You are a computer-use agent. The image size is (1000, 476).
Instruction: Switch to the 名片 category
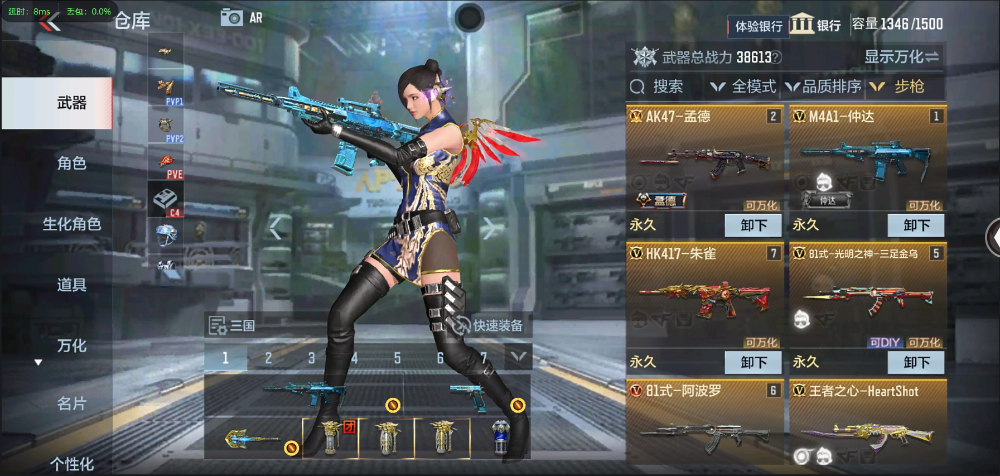click(x=71, y=403)
